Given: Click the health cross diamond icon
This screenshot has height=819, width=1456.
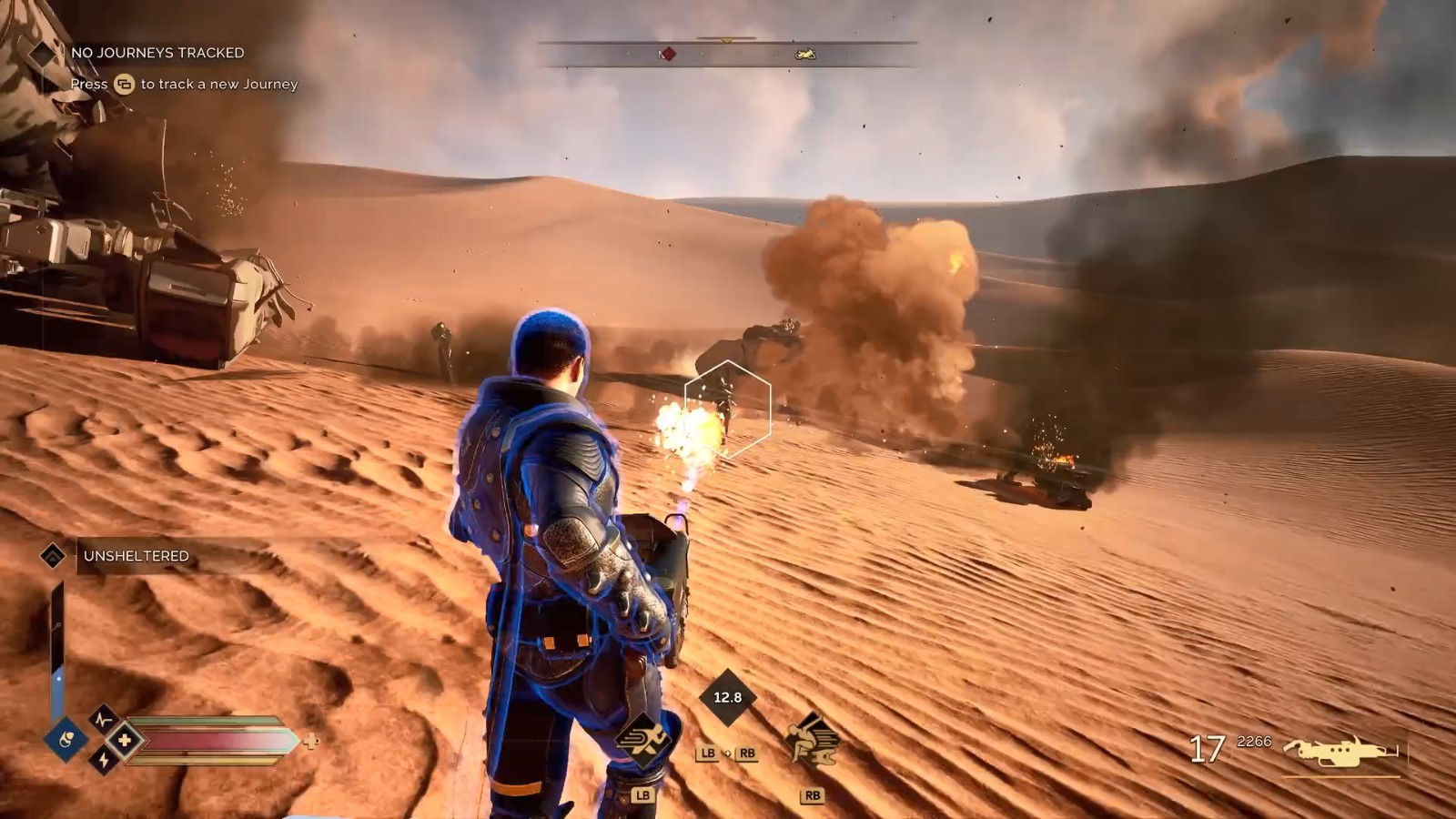Looking at the screenshot, I should click(x=125, y=741).
